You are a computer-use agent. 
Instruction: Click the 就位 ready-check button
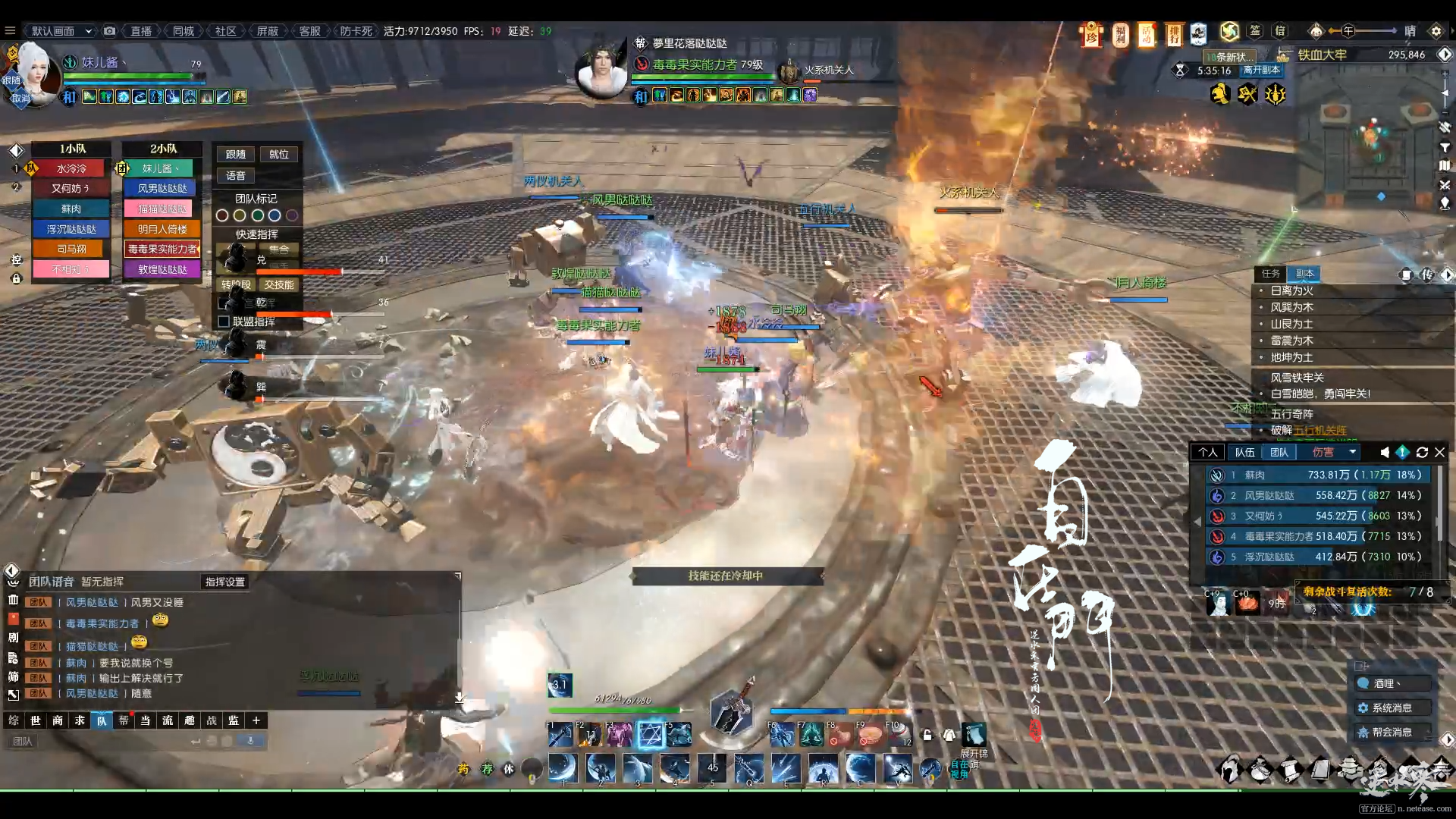coord(278,154)
